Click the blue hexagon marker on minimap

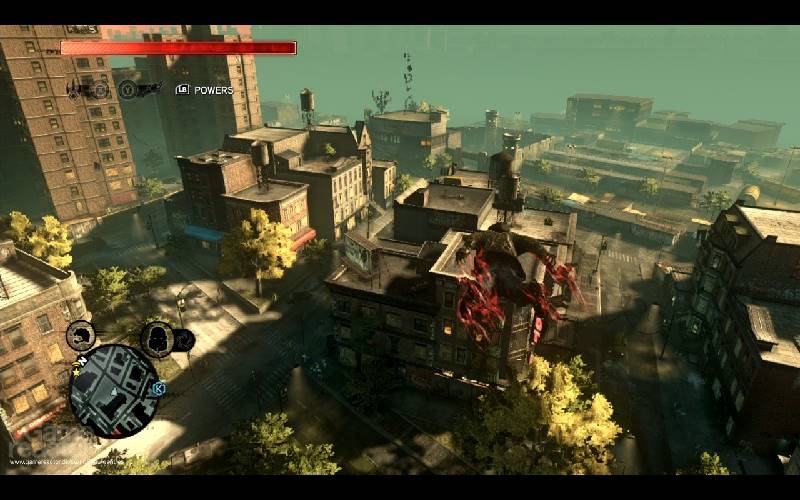[x=158, y=388]
